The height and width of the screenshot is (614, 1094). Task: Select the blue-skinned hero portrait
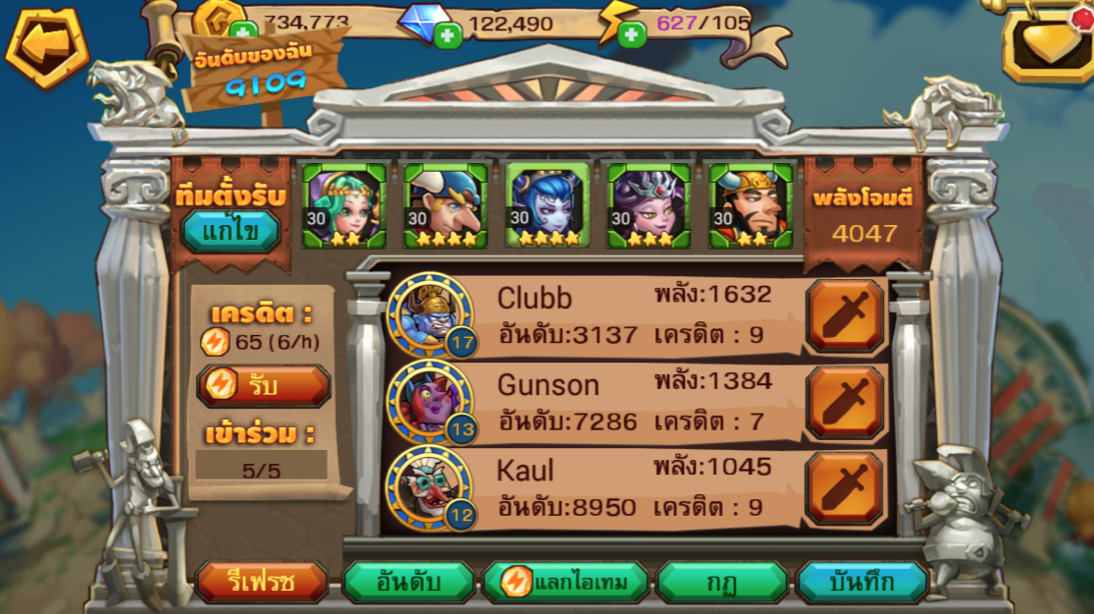[548, 206]
